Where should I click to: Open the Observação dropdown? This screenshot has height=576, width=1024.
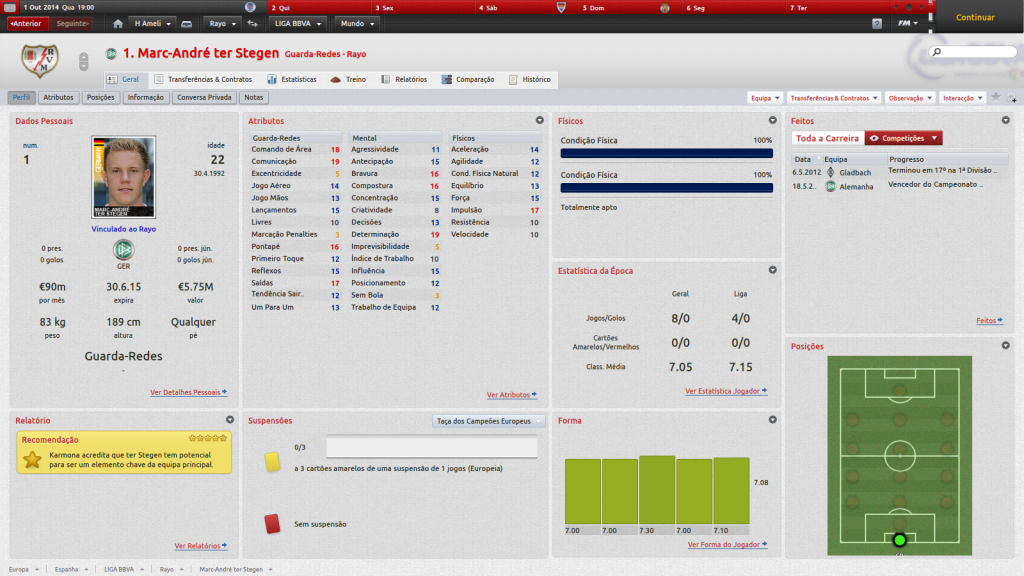pos(910,98)
